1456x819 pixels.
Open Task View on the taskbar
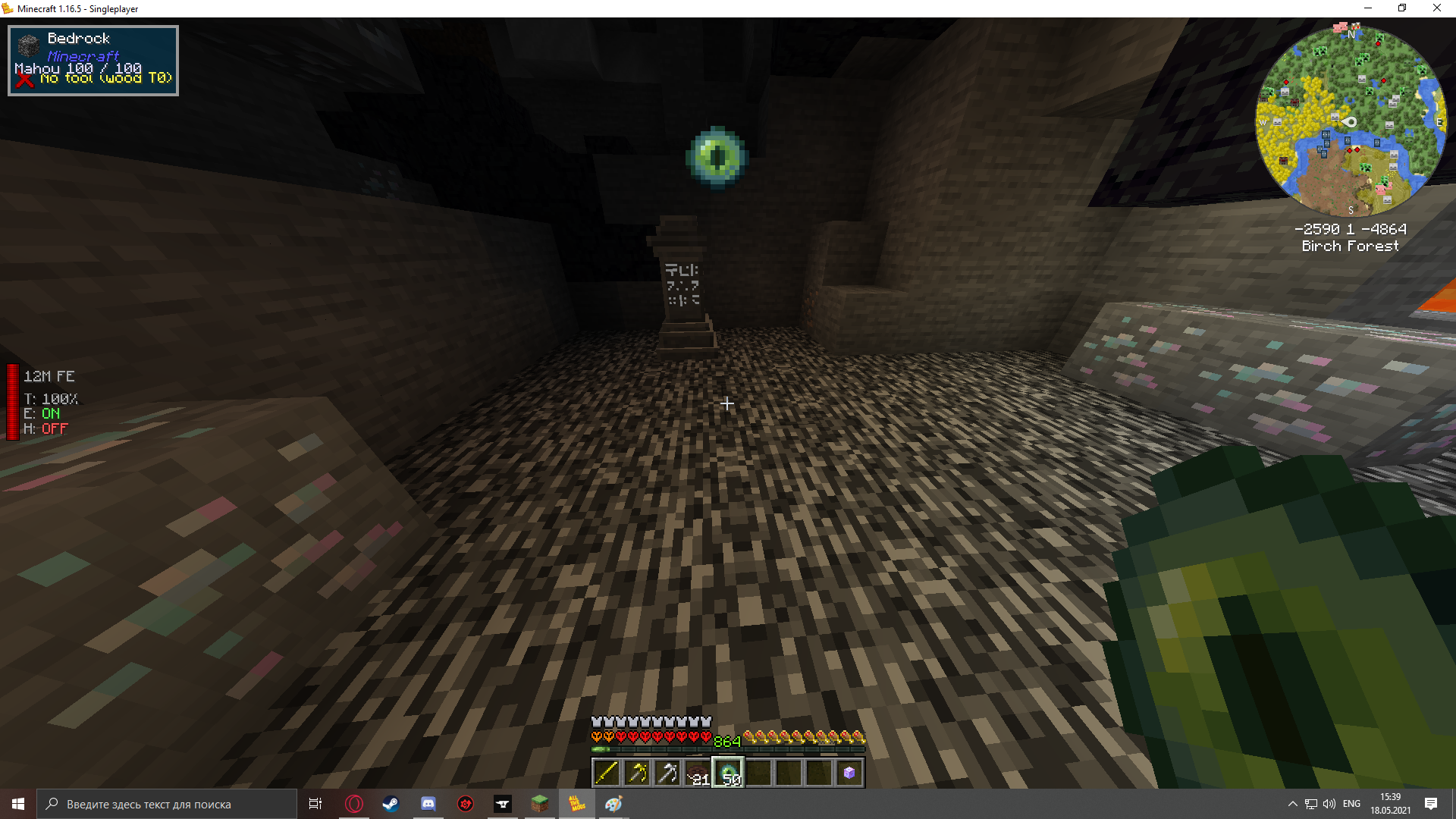coord(315,804)
